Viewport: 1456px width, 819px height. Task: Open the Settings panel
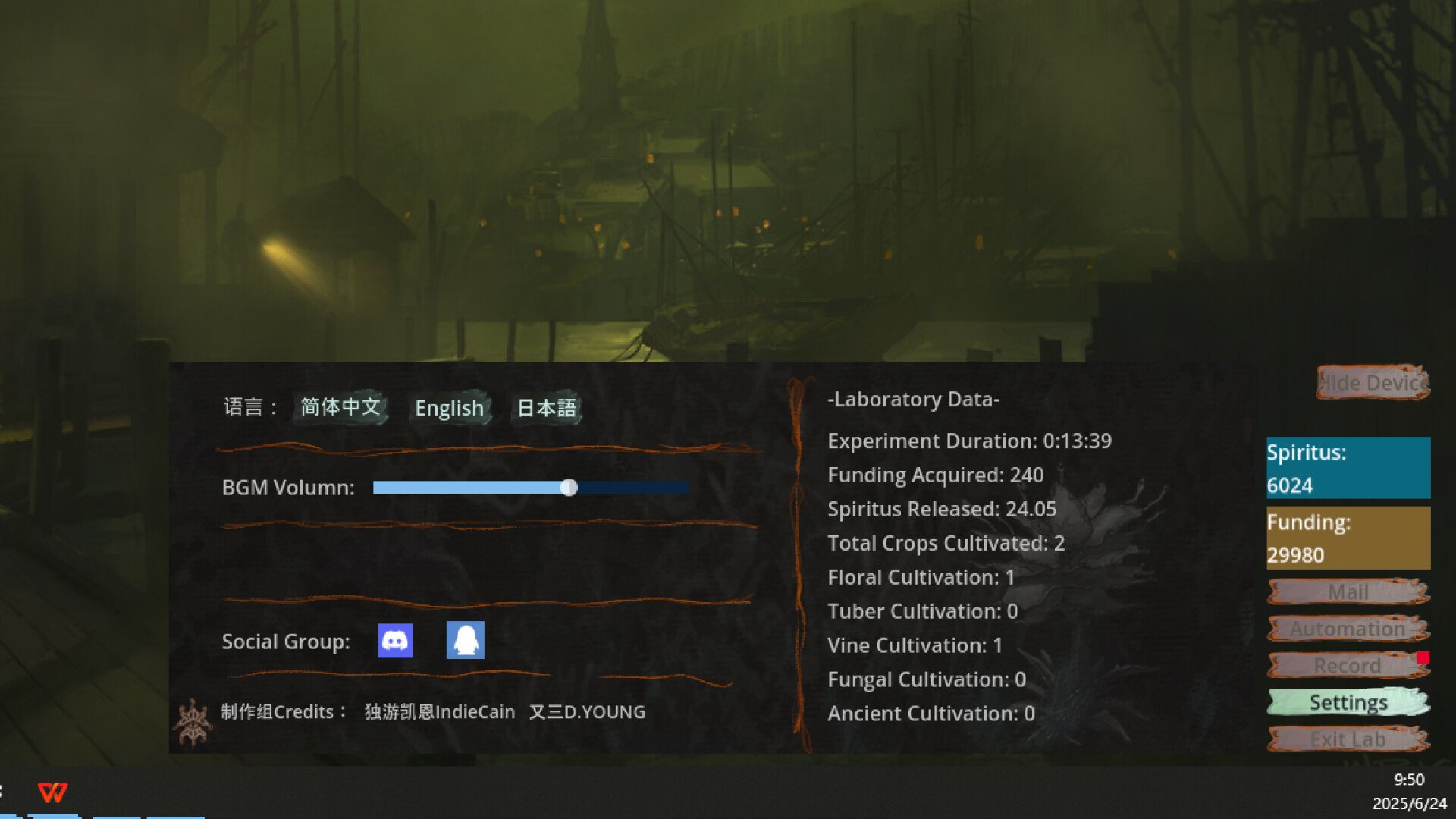click(1348, 702)
